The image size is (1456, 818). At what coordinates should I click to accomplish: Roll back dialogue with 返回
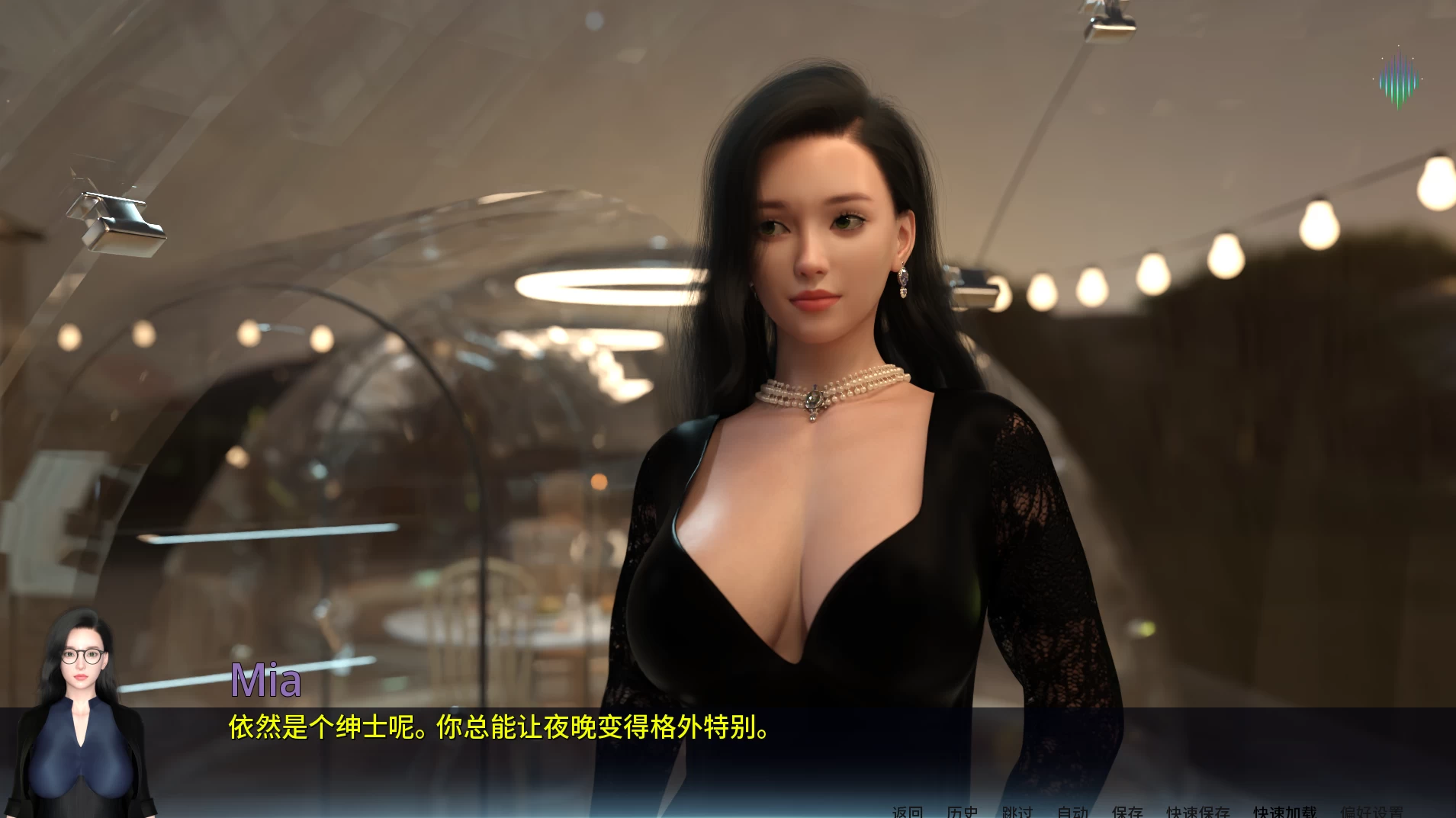(908, 812)
